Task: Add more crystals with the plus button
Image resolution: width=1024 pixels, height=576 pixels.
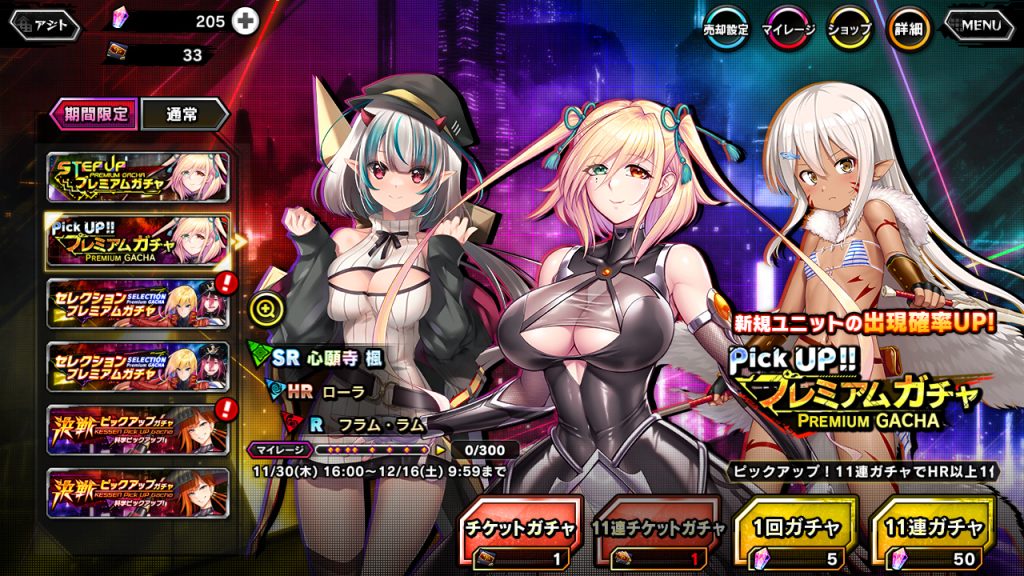Action: click(244, 21)
